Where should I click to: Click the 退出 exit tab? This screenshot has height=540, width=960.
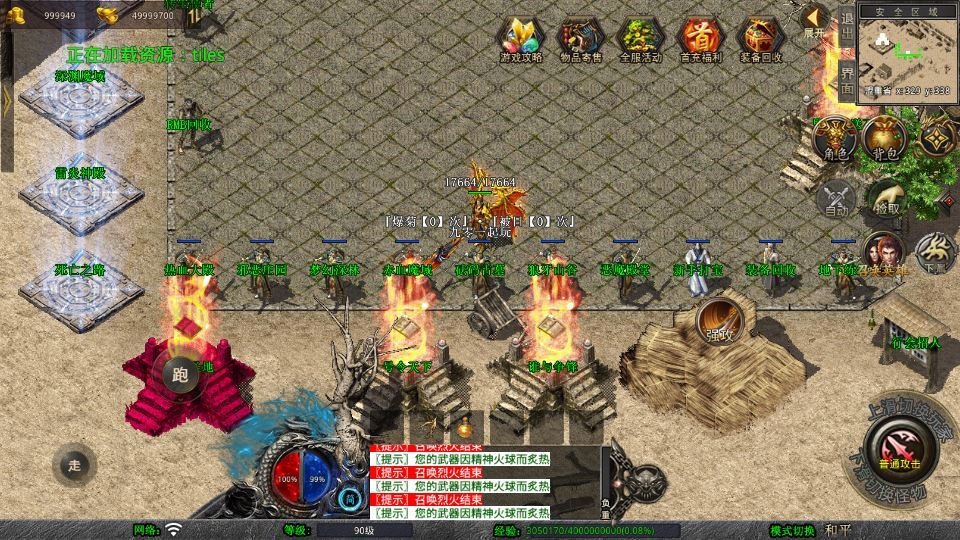tap(846, 30)
